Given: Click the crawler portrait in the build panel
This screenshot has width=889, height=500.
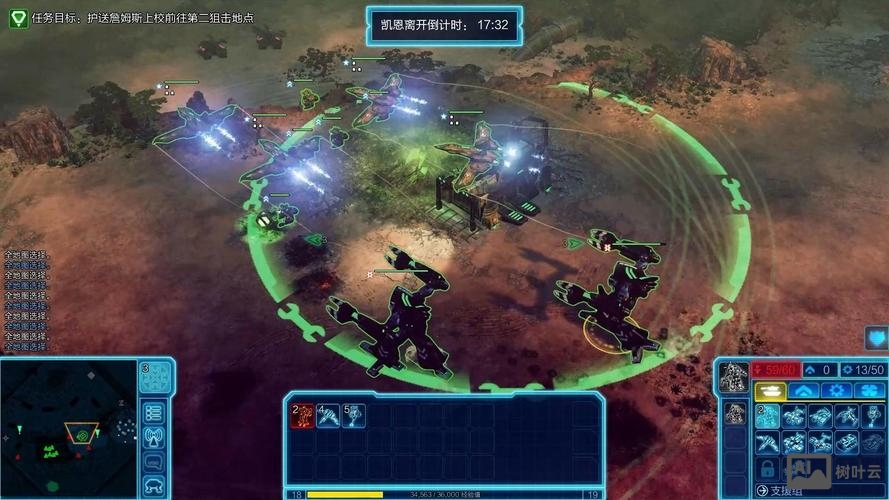Looking at the screenshot, I should (x=734, y=377).
